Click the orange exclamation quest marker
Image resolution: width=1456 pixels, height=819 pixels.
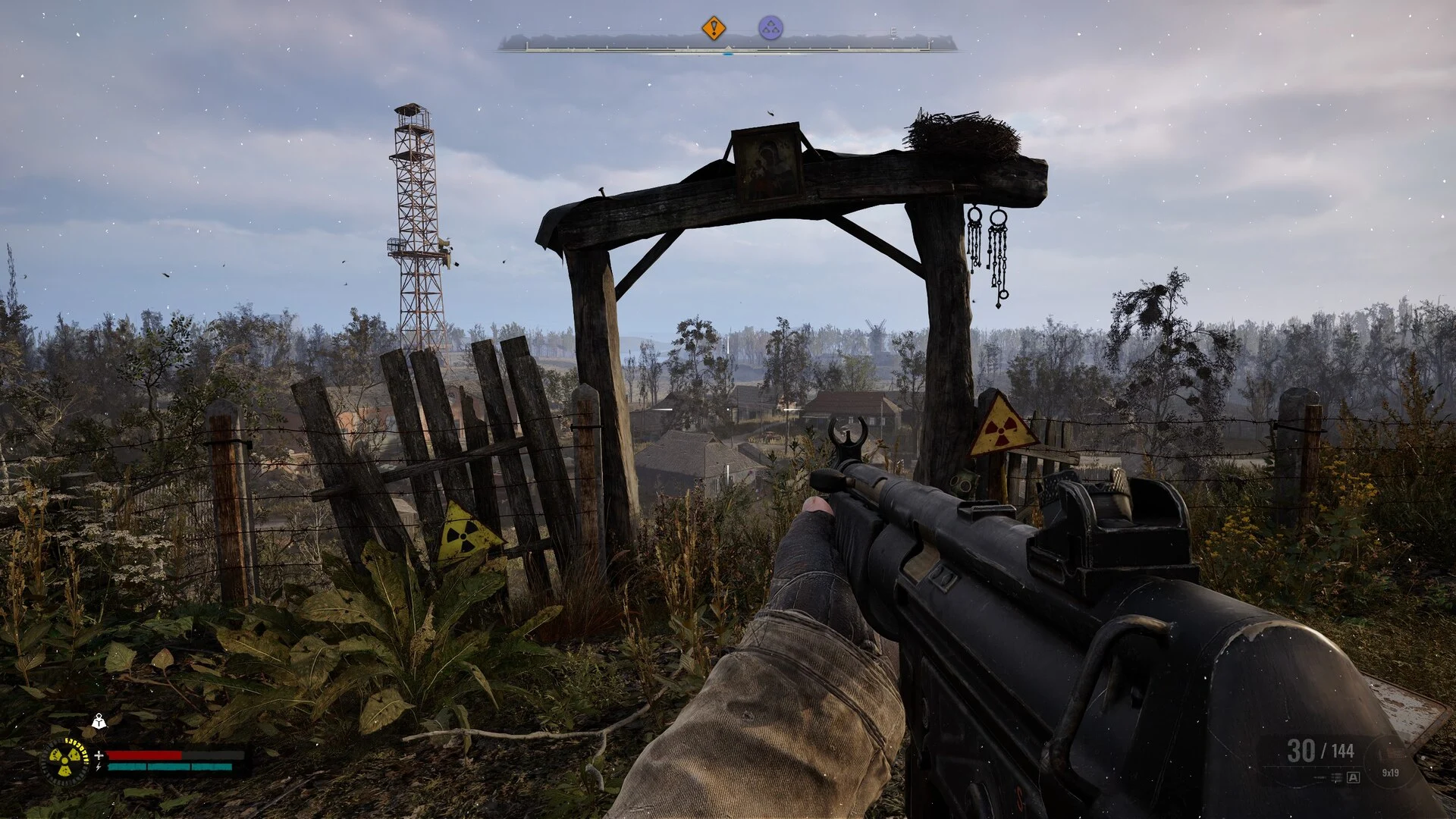pos(713,29)
